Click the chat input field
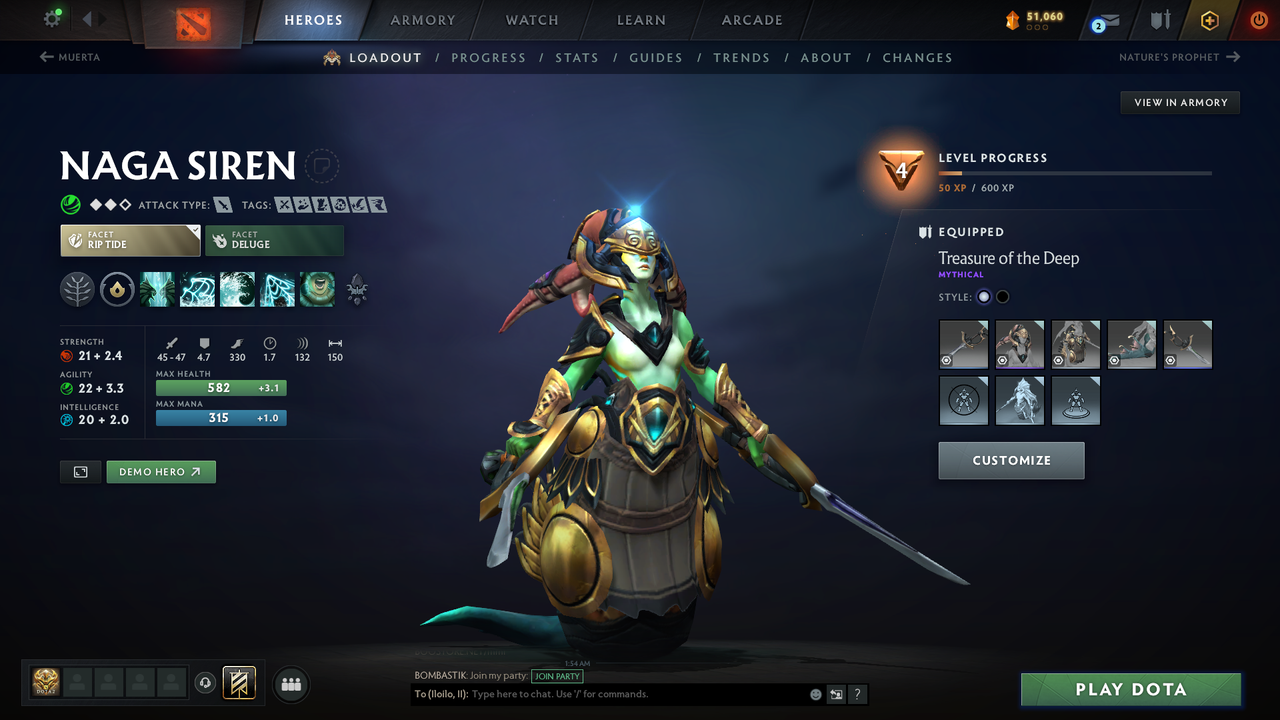 coord(620,693)
